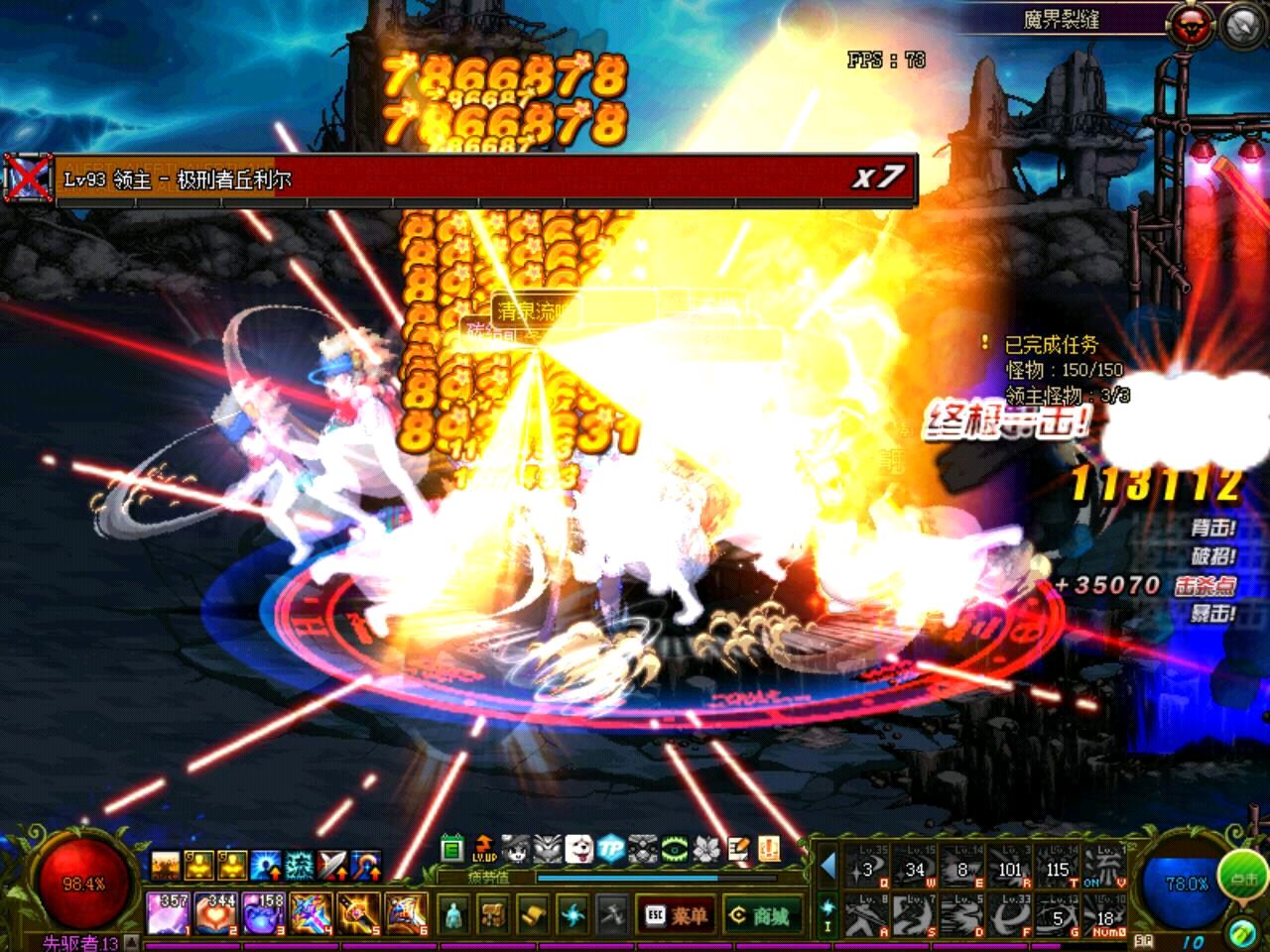The height and width of the screenshot is (952, 1270).
Task: Trigger the skill on the R key slot
Action: [1010, 868]
